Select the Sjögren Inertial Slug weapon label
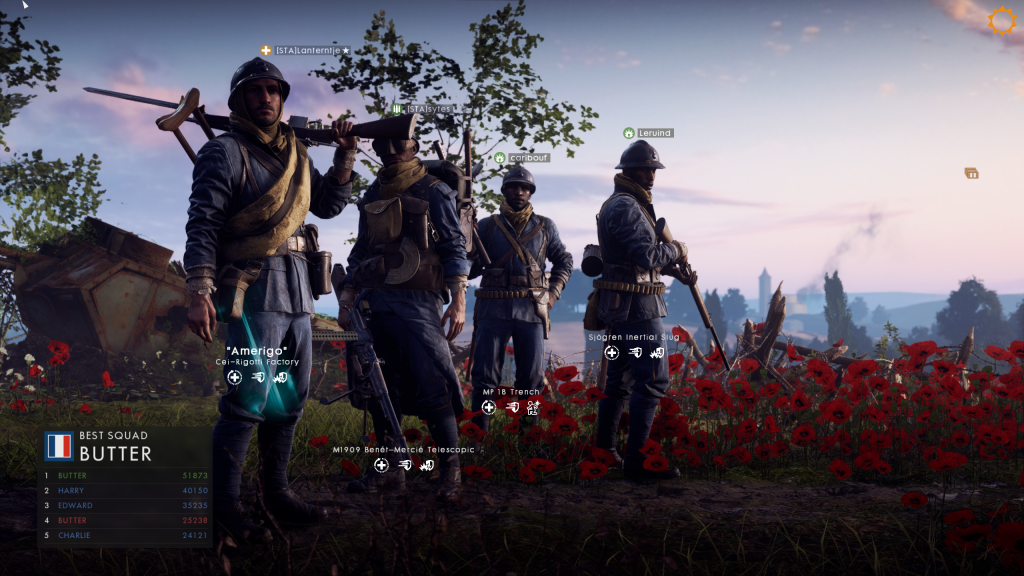Image resolution: width=1024 pixels, height=576 pixels. 634,337
